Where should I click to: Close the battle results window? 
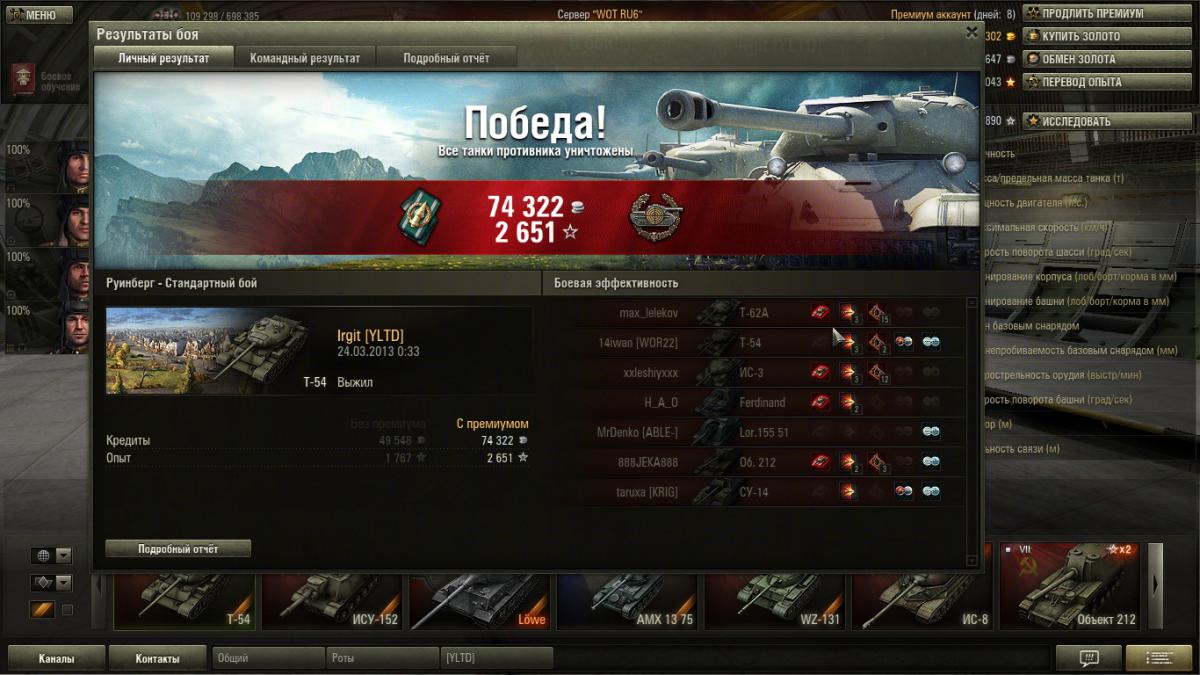tap(971, 33)
